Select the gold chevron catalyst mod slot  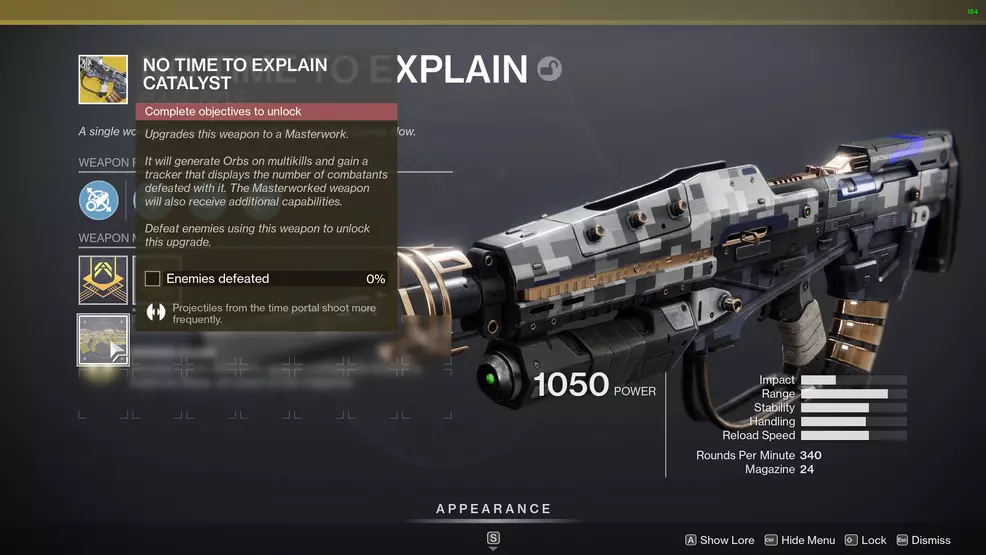(x=103, y=280)
